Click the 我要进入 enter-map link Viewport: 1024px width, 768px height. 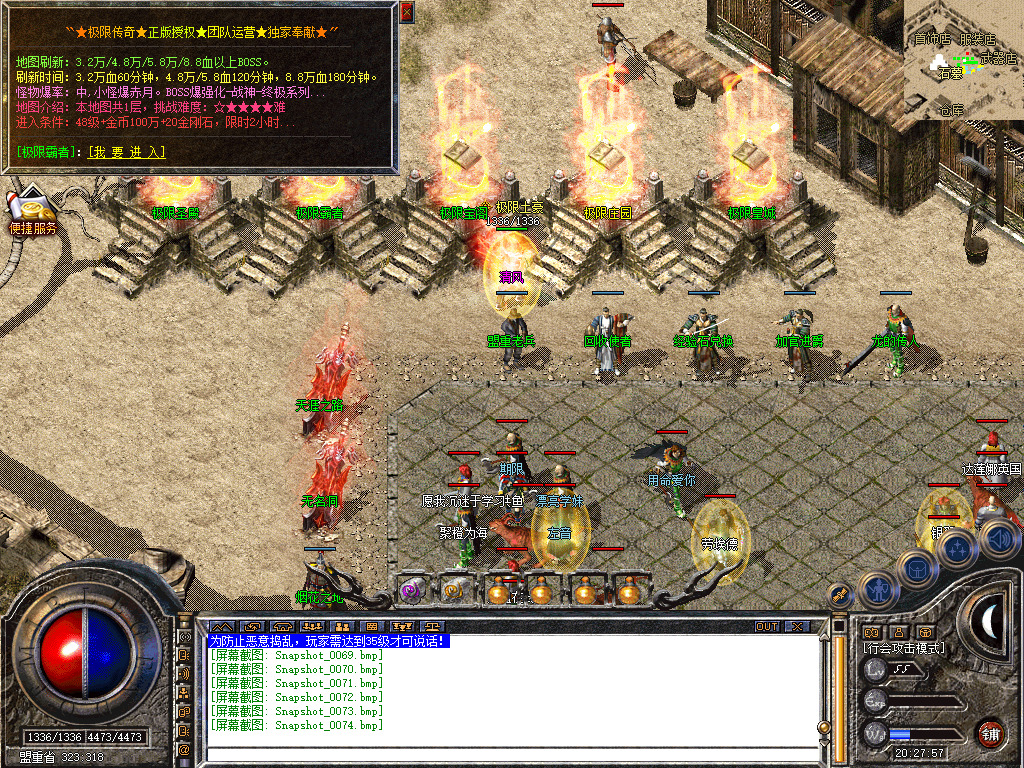click(127, 152)
